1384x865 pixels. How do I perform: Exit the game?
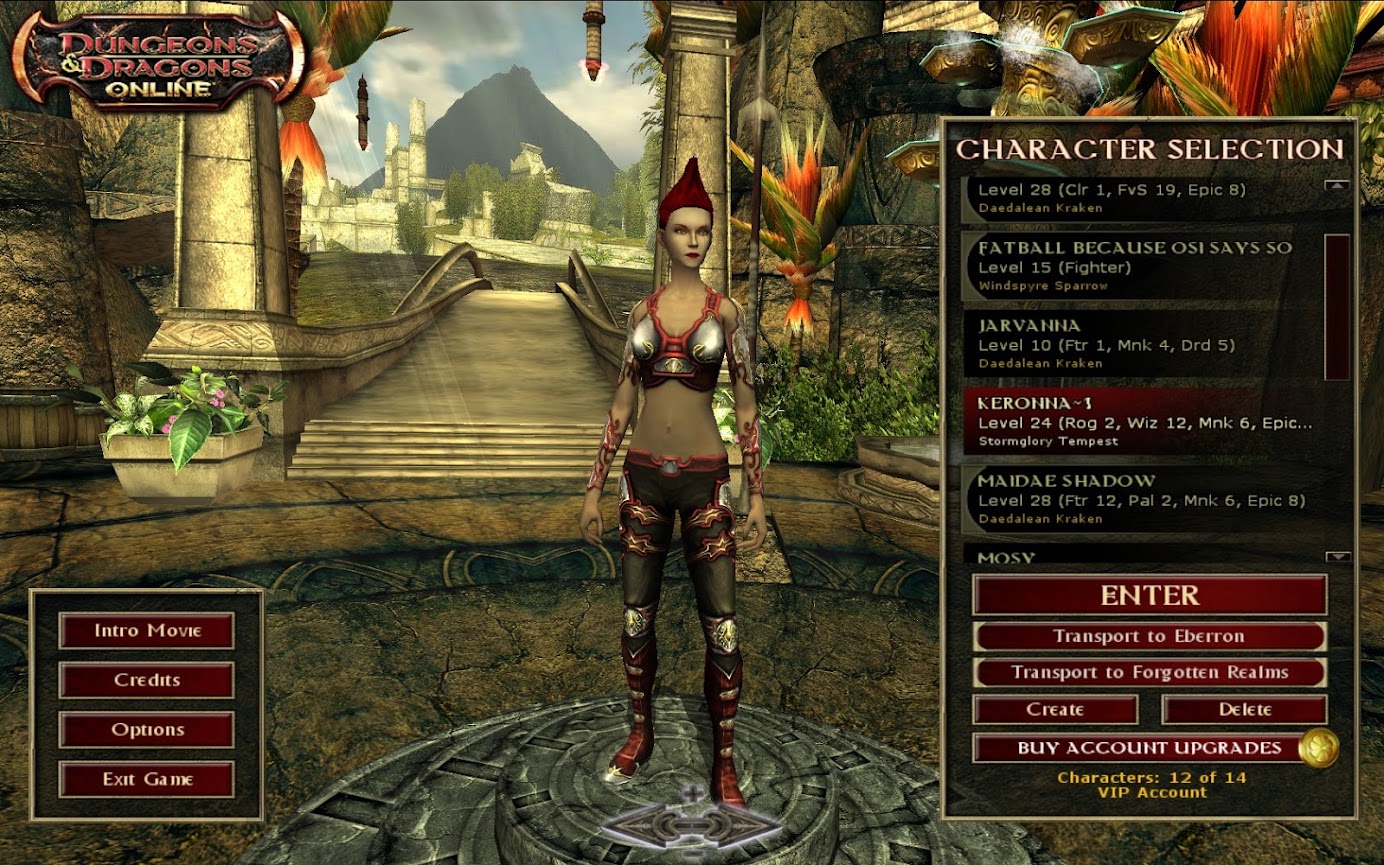click(x=146, y=779)
